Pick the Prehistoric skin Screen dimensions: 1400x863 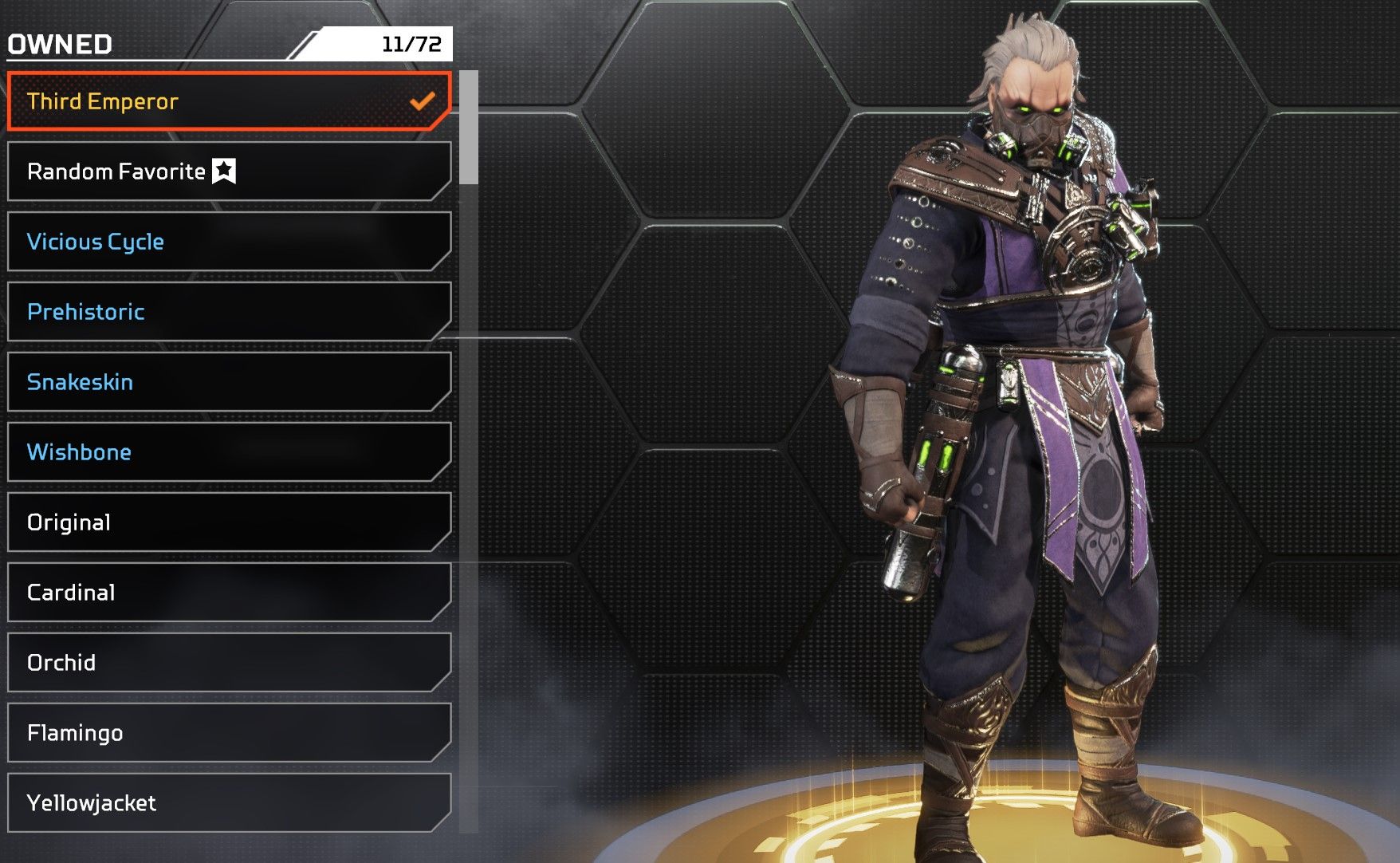coord(229,312)
